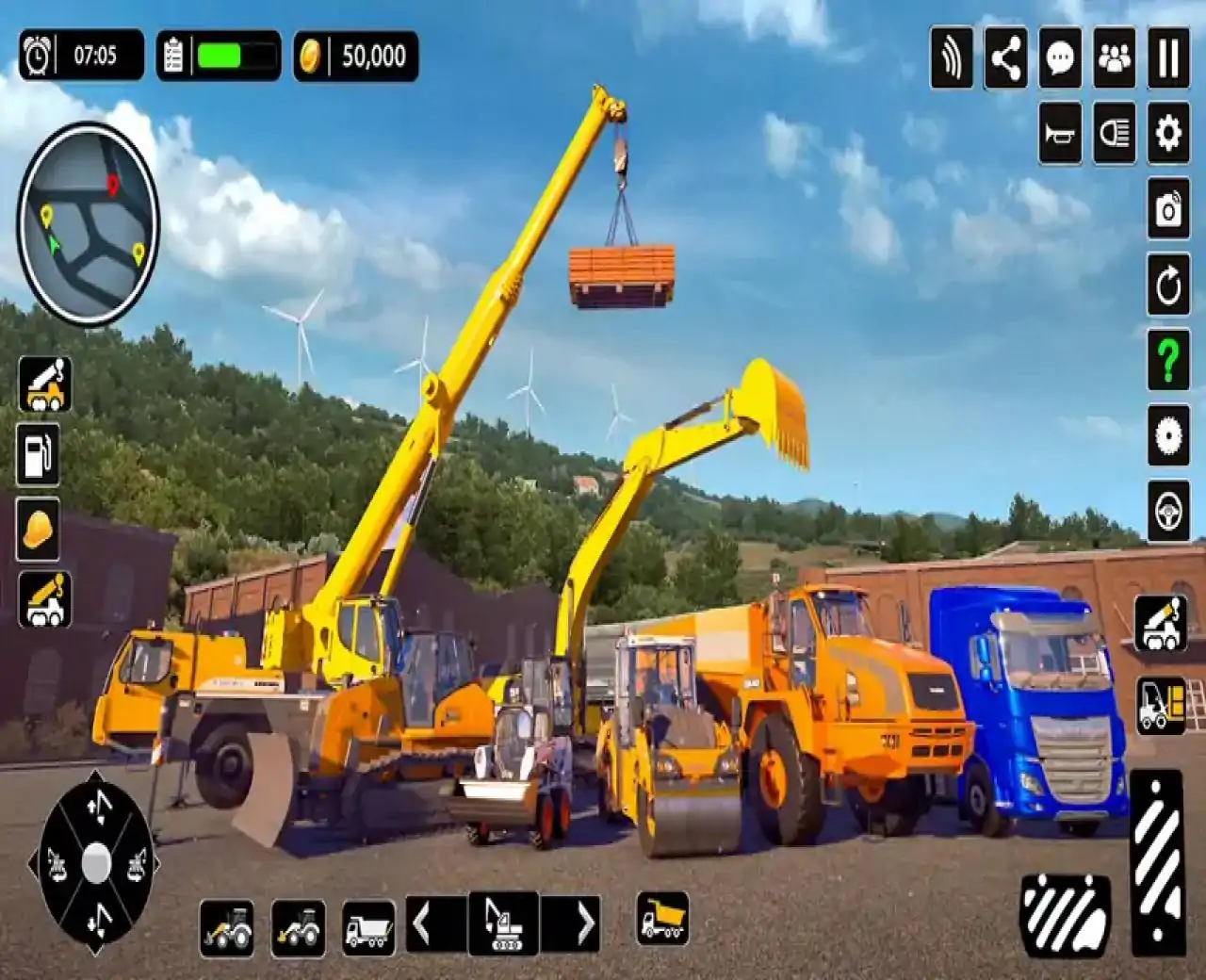Viewport: 1206px width, 980px height.
Task: Toggle the headlights
Action: [1115, 133]
